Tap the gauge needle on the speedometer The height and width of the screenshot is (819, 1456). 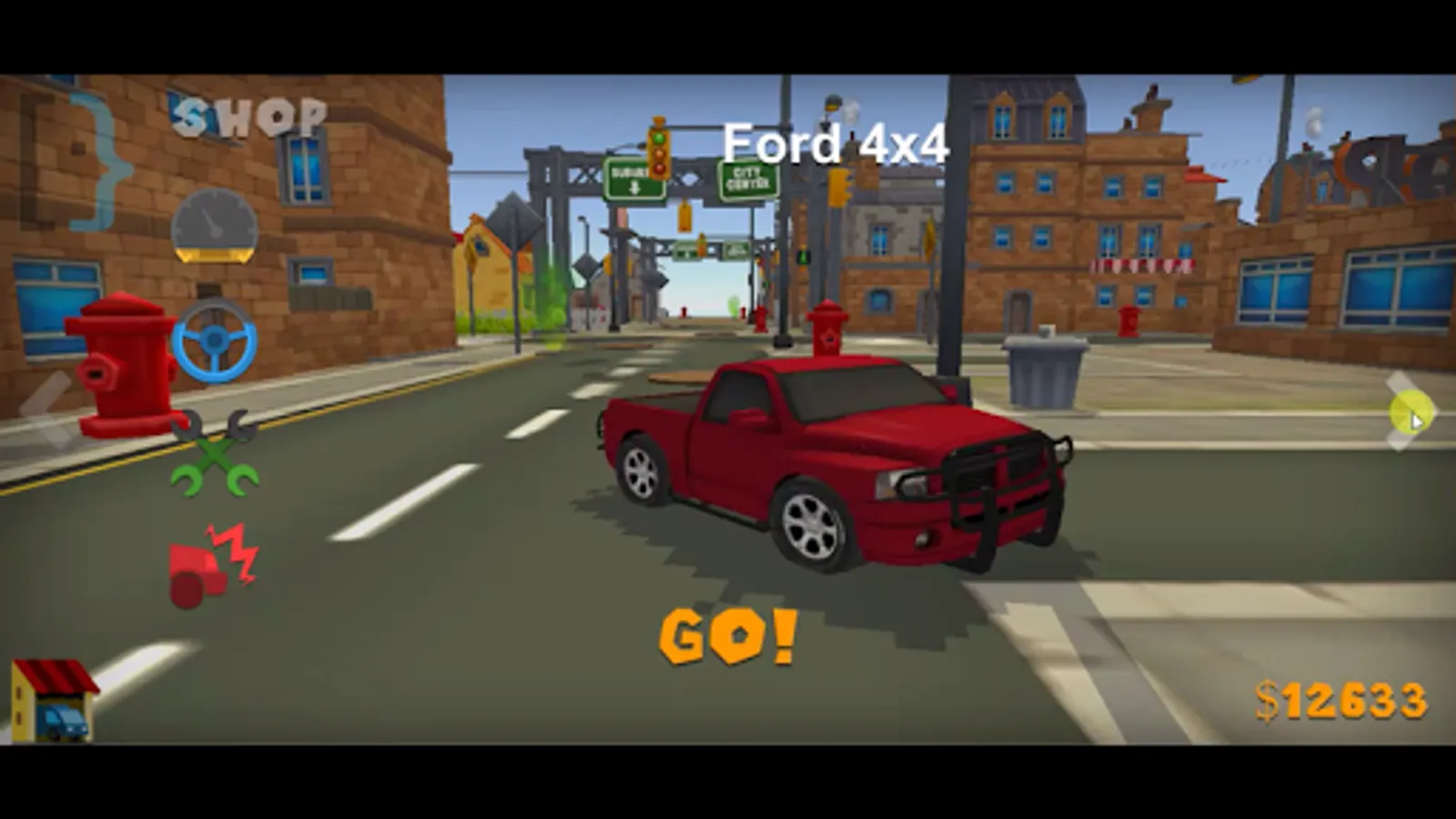click(x=217, y=221)
